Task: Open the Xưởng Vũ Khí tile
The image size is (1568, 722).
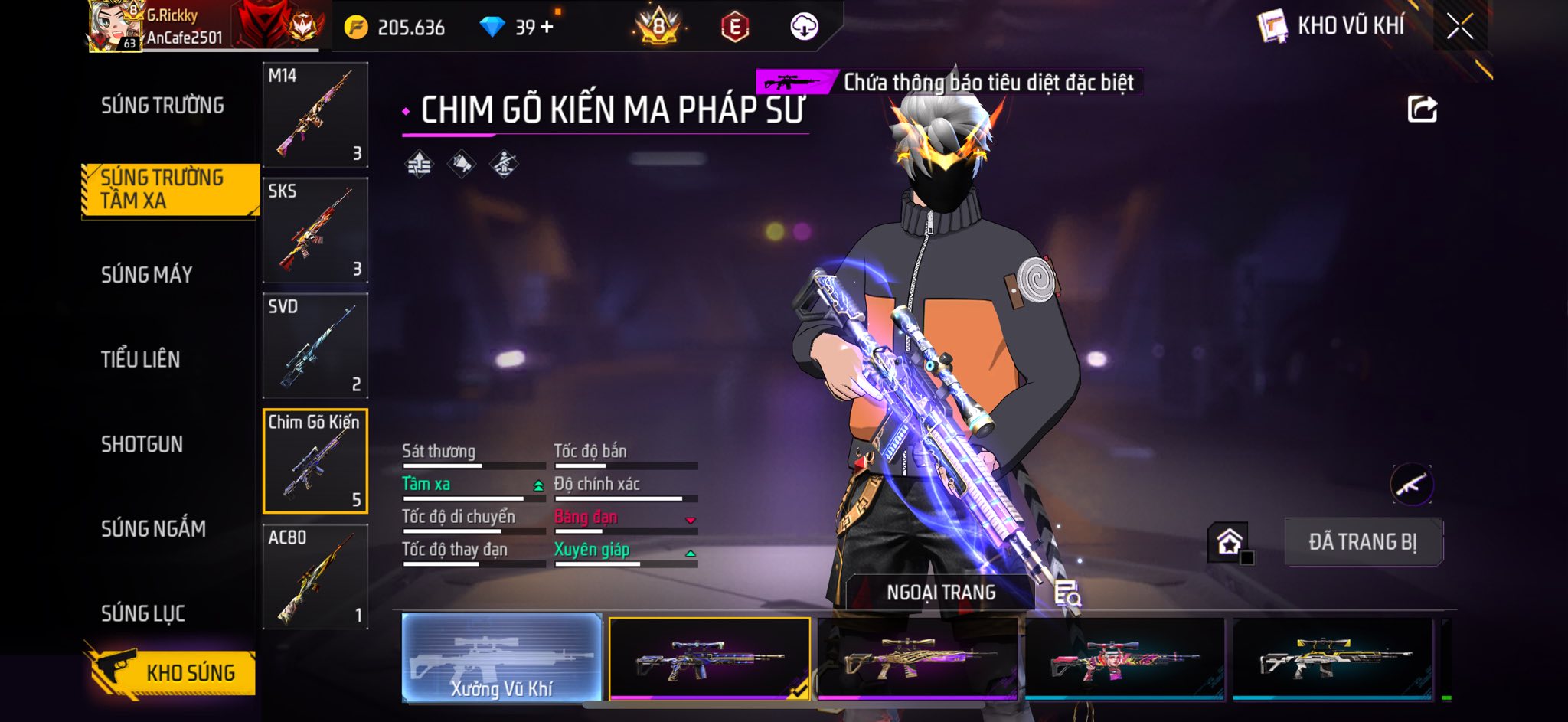Action: pos(501,658)
